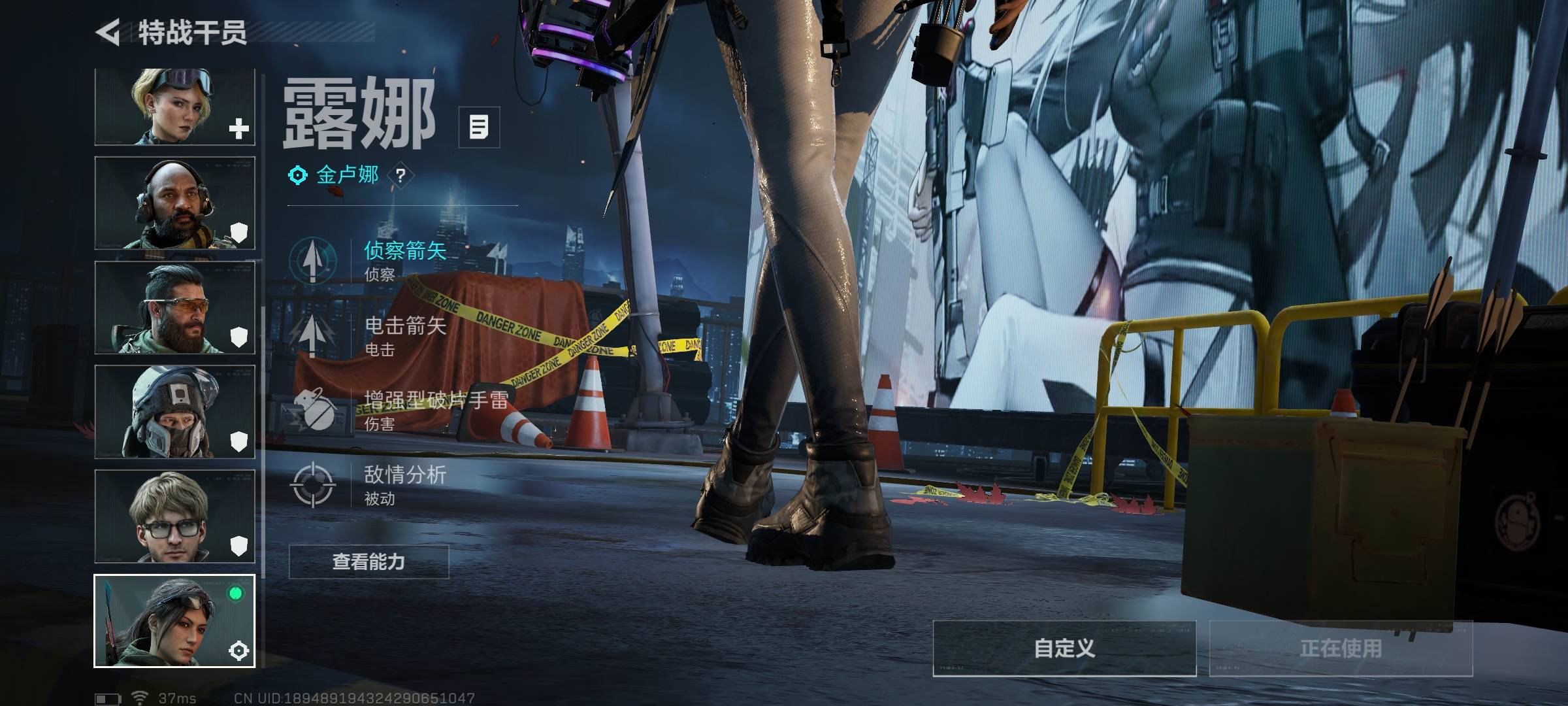Show class info via the question mark
The height and width of the screenshot is (706, 1568).
[400, 175]
